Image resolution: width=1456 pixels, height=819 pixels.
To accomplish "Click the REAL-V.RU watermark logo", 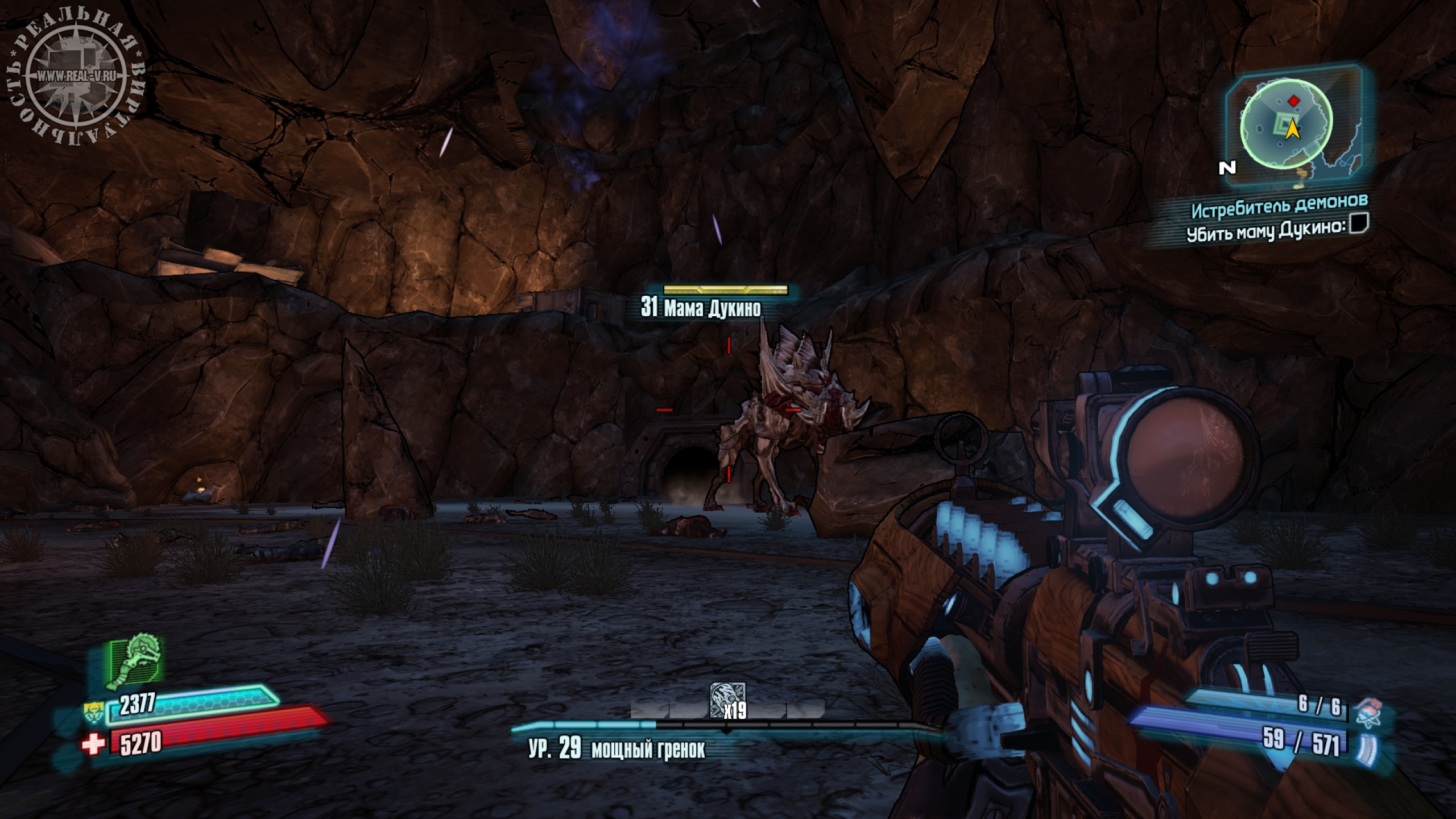I will tap(76, 76).
